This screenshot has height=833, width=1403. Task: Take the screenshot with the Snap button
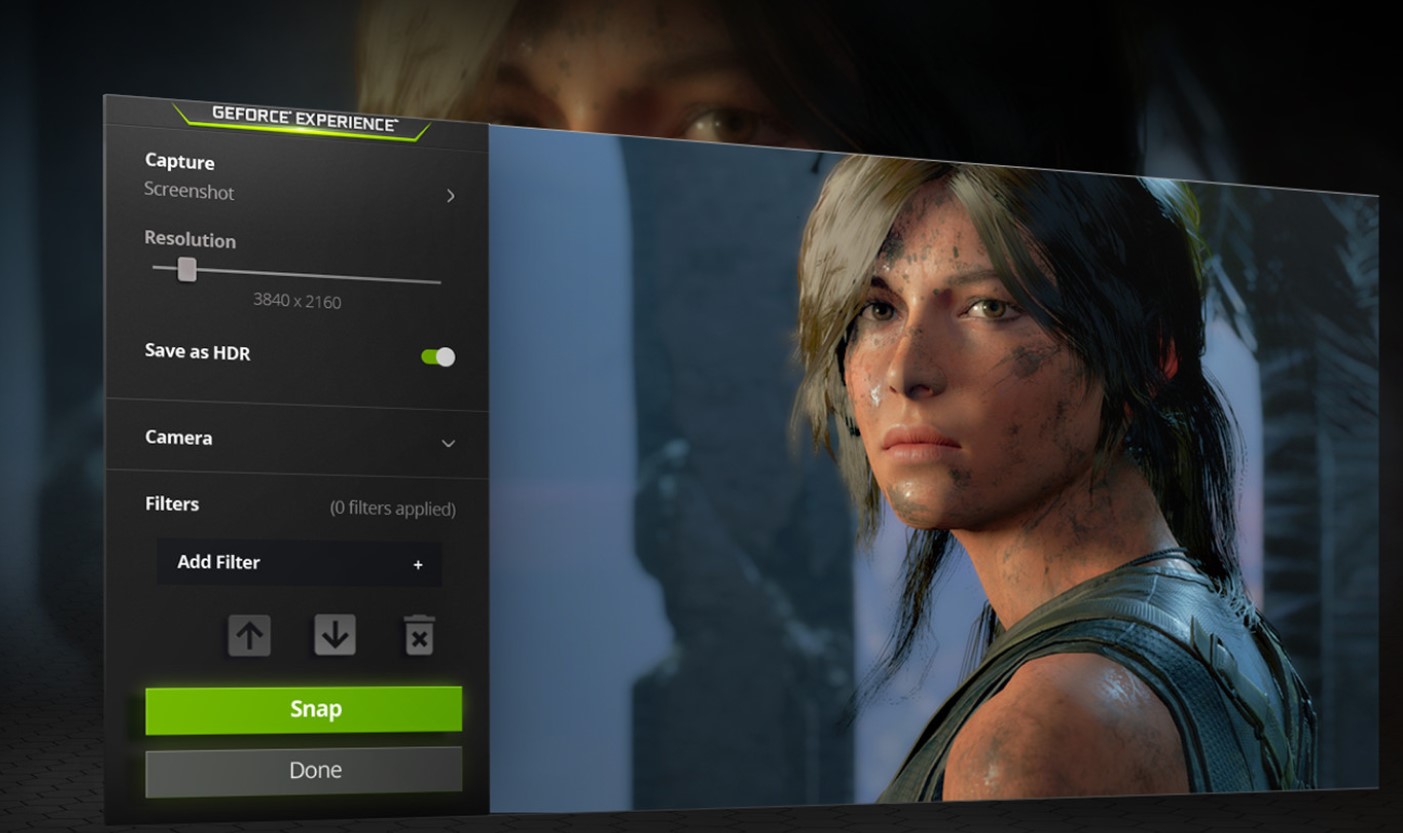click(x=303, y=709)
